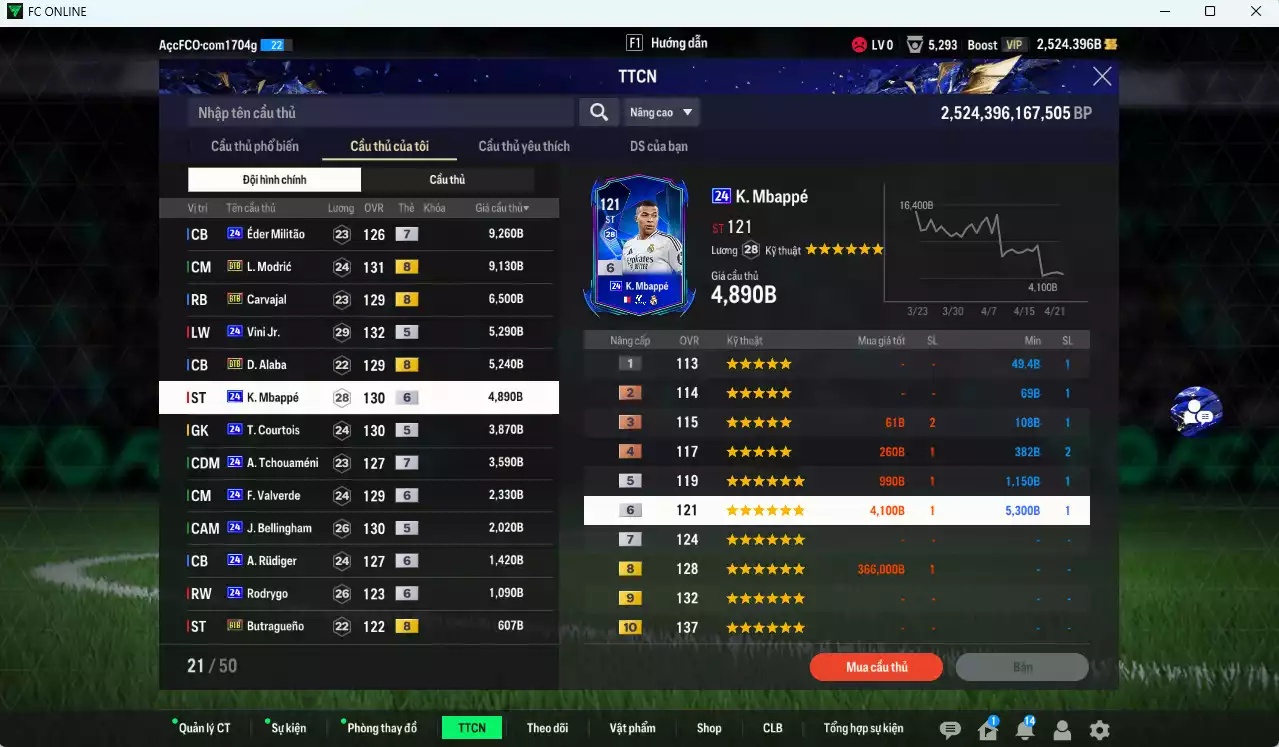Click the red Mua cầu thủ button

(x=876, y=667)
